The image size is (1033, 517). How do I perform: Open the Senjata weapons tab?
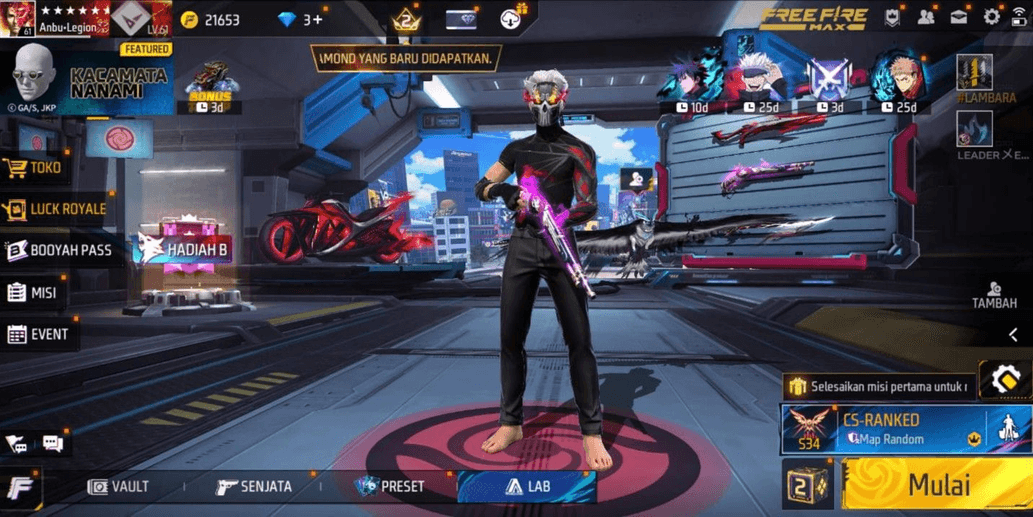(x=254, y=487)
